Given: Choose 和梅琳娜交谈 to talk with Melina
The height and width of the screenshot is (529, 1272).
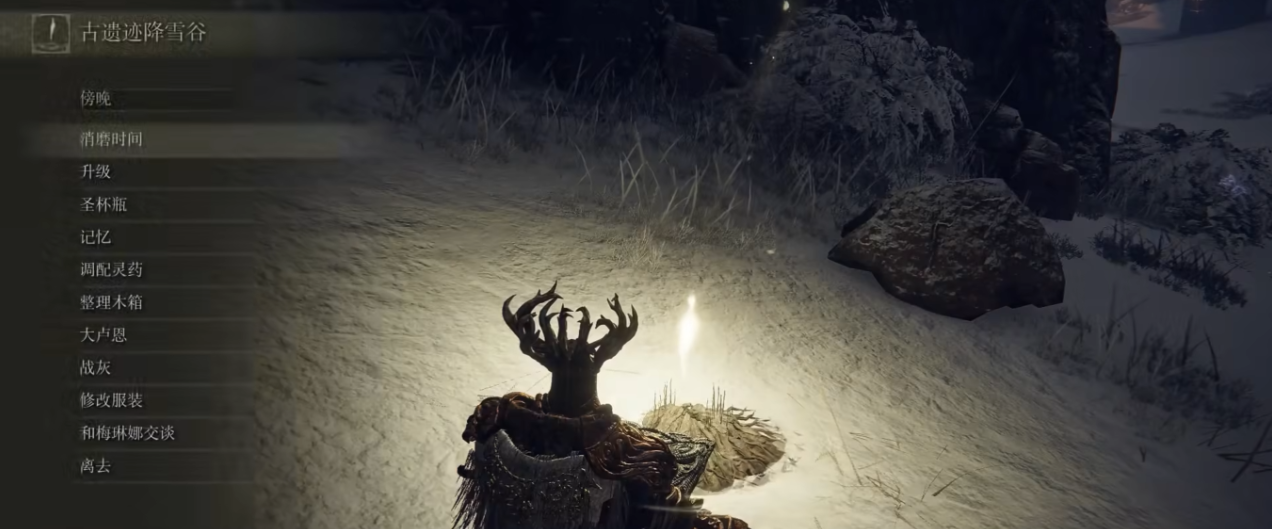Looking at the screenshot, I should pos(127,433).
